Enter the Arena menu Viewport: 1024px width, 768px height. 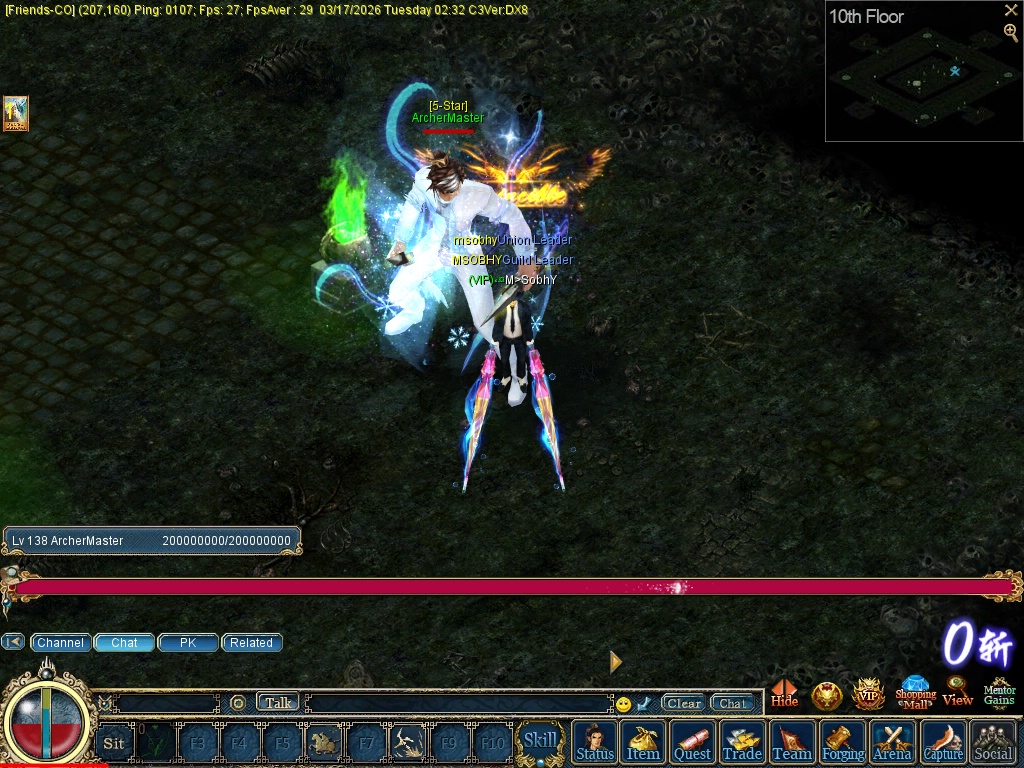point(892,742)
